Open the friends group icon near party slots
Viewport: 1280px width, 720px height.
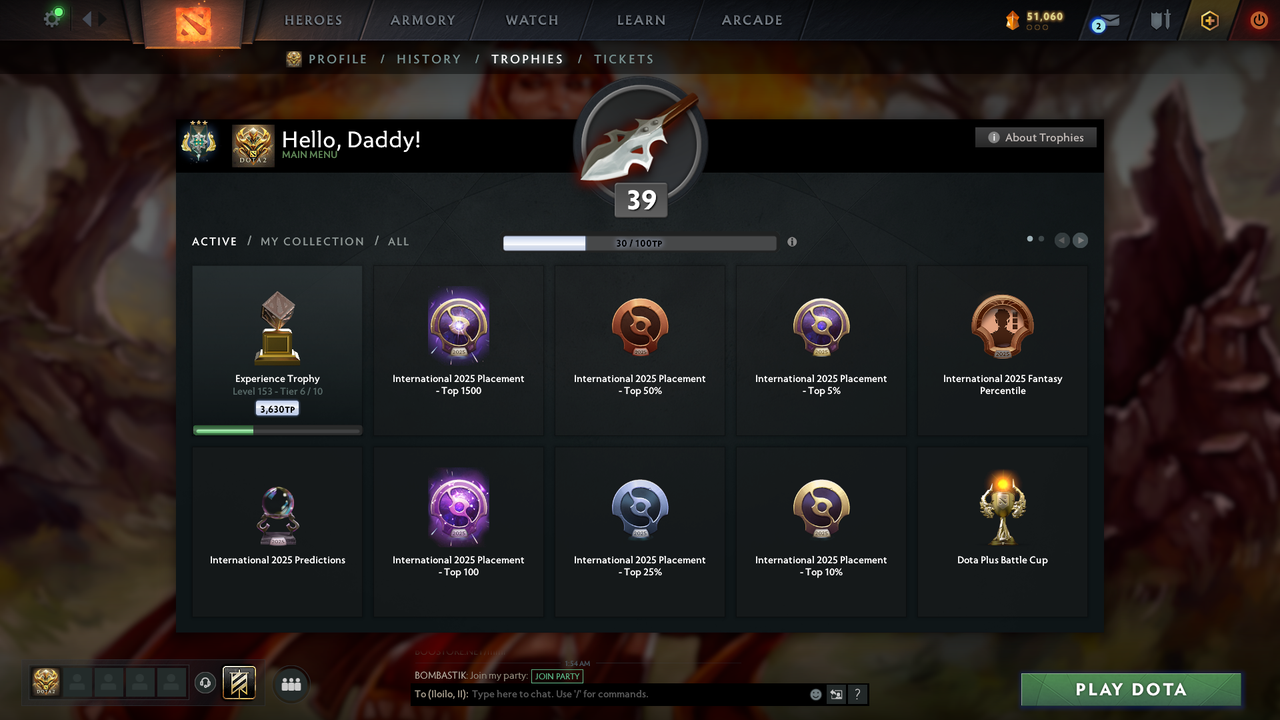290,684
